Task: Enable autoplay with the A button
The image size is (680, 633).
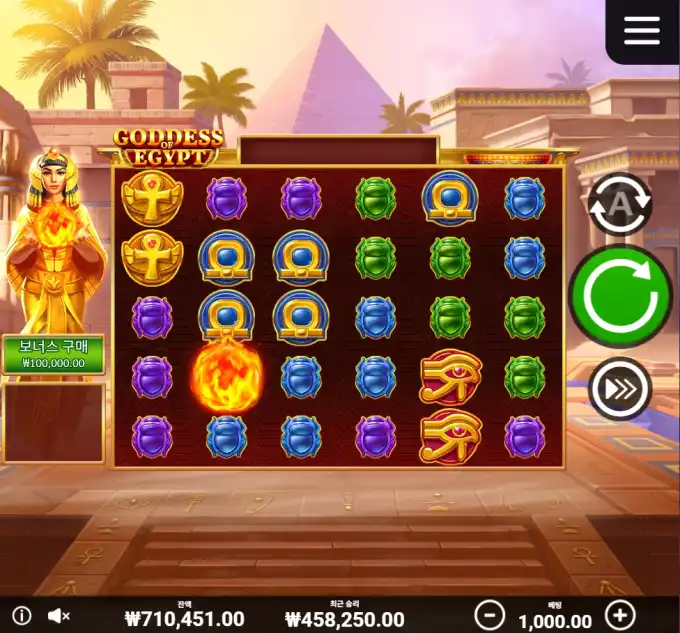Action: click(x=620, y=204)
